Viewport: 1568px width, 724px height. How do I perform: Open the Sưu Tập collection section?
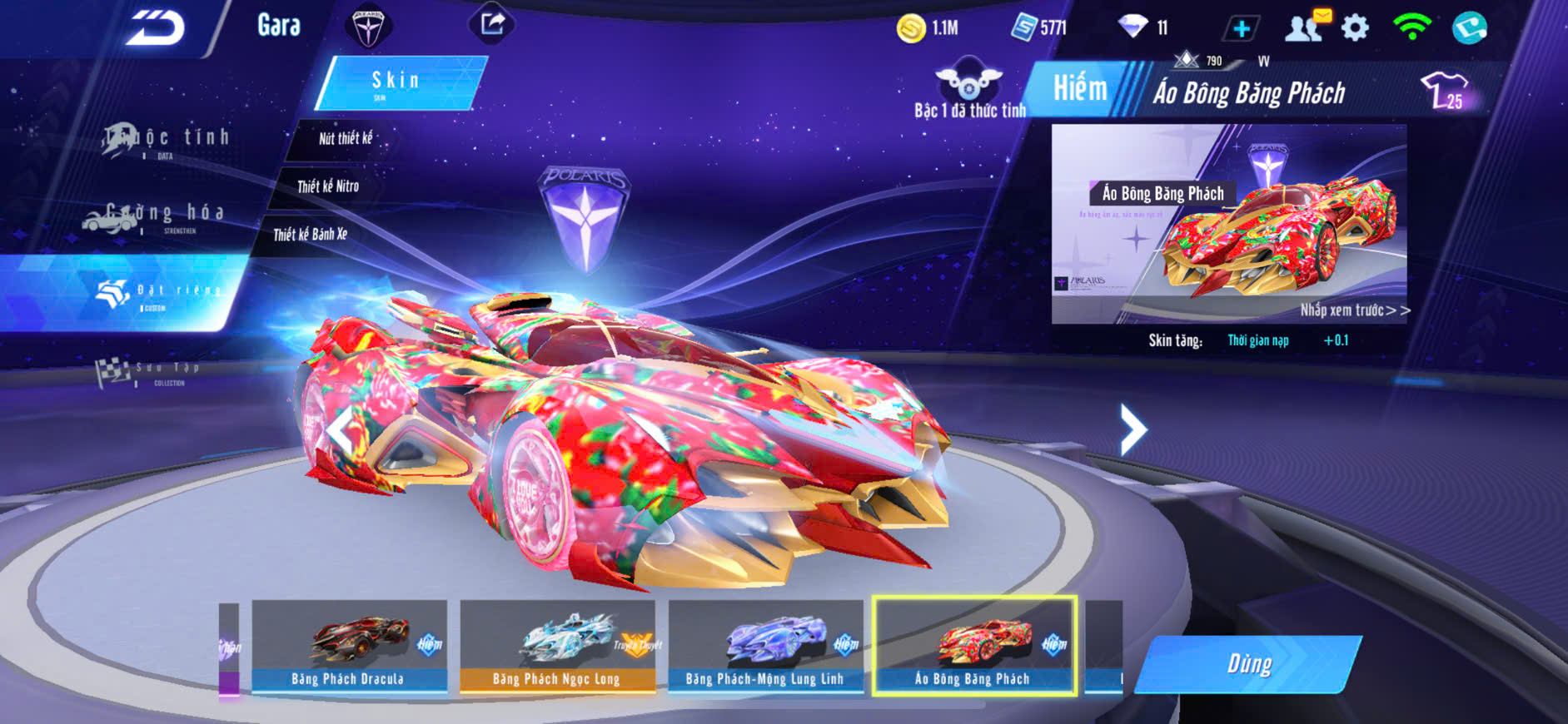tap(148, 371)
